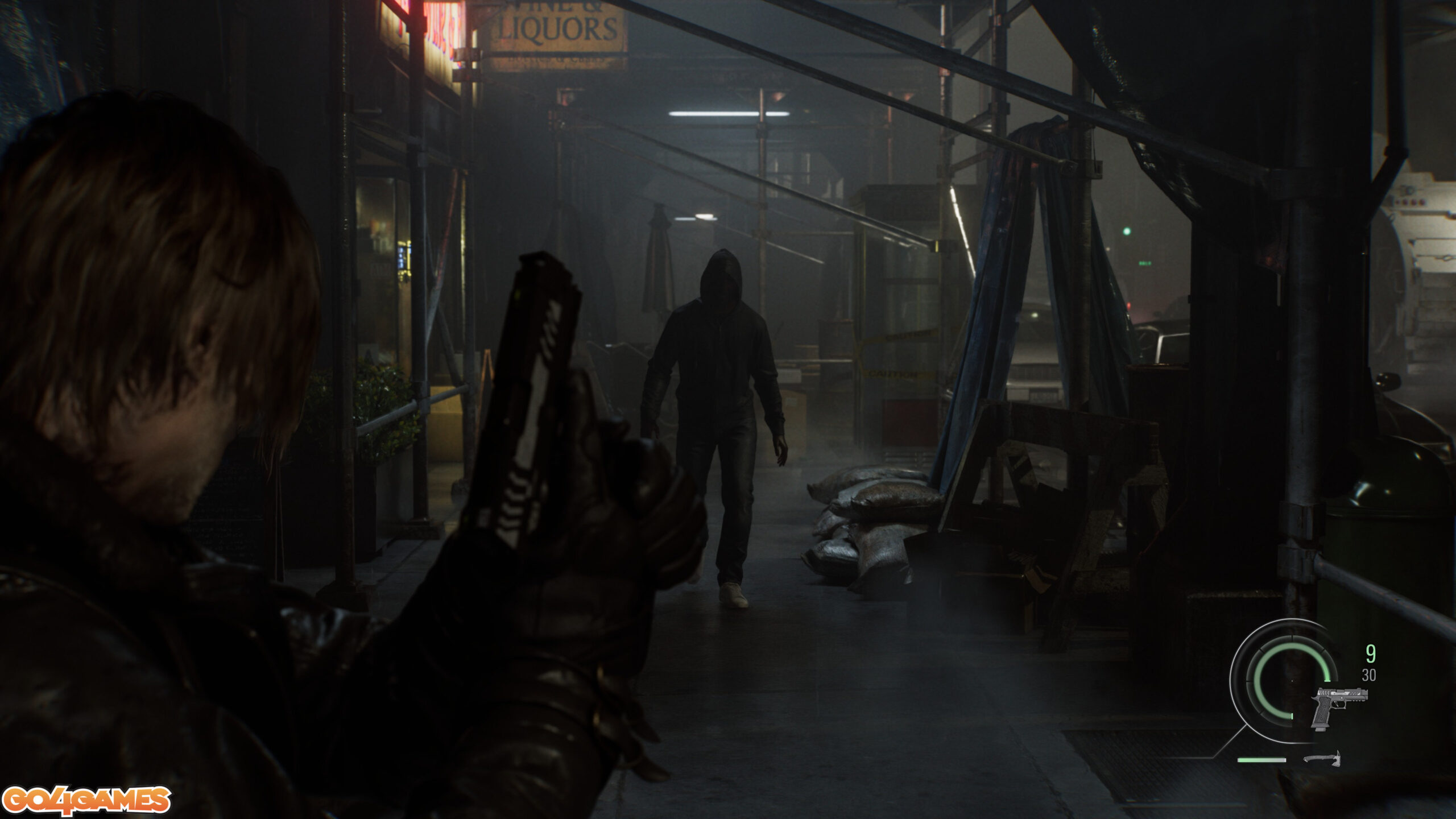The image size is (1456, 819).
Task: Click the GO4GAMES watermark logo
Action: click(86, 800)
